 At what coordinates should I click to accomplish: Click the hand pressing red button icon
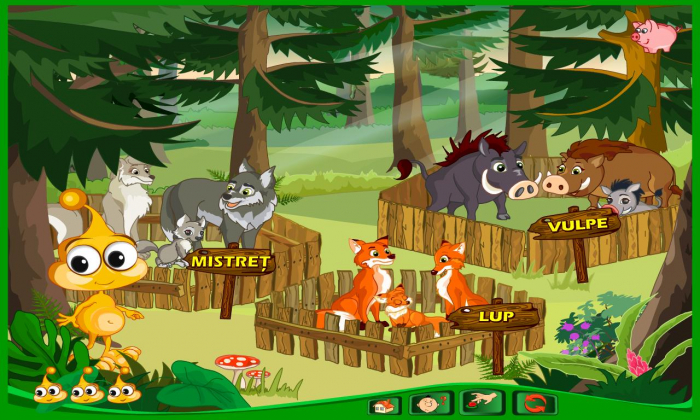482,404
